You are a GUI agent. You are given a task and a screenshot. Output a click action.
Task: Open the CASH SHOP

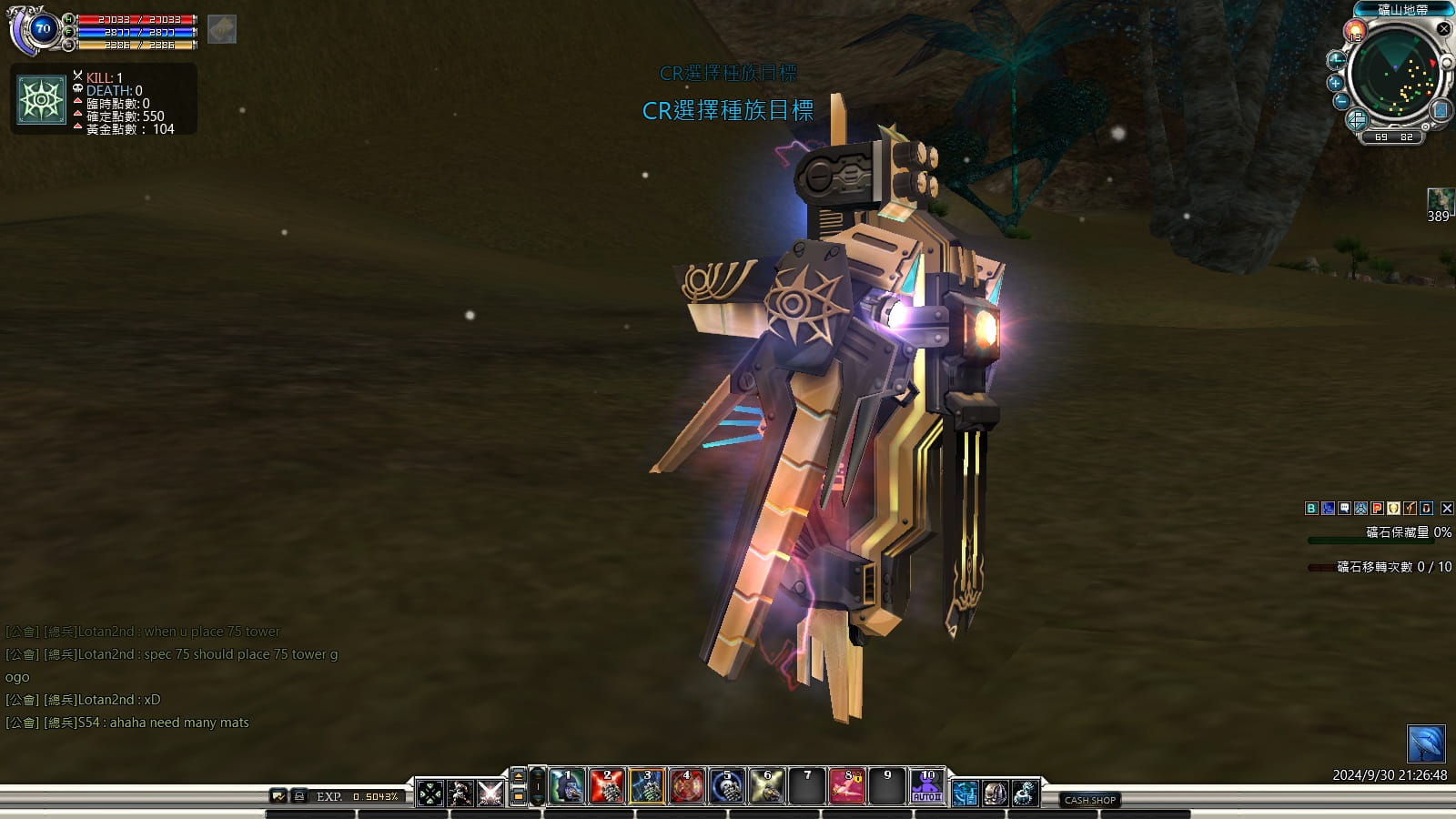1089,800
